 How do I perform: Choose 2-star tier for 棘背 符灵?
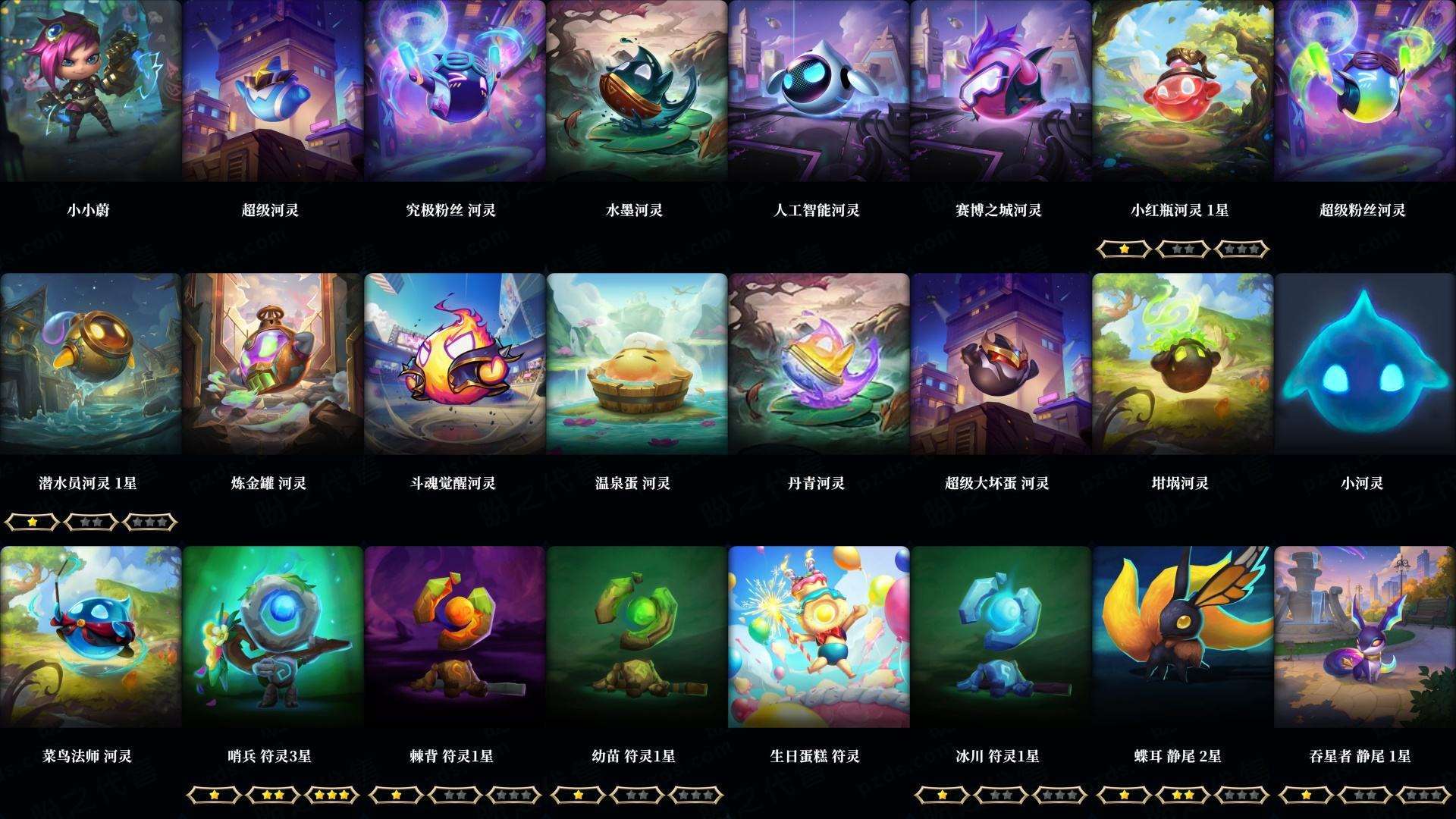point(456,795)
